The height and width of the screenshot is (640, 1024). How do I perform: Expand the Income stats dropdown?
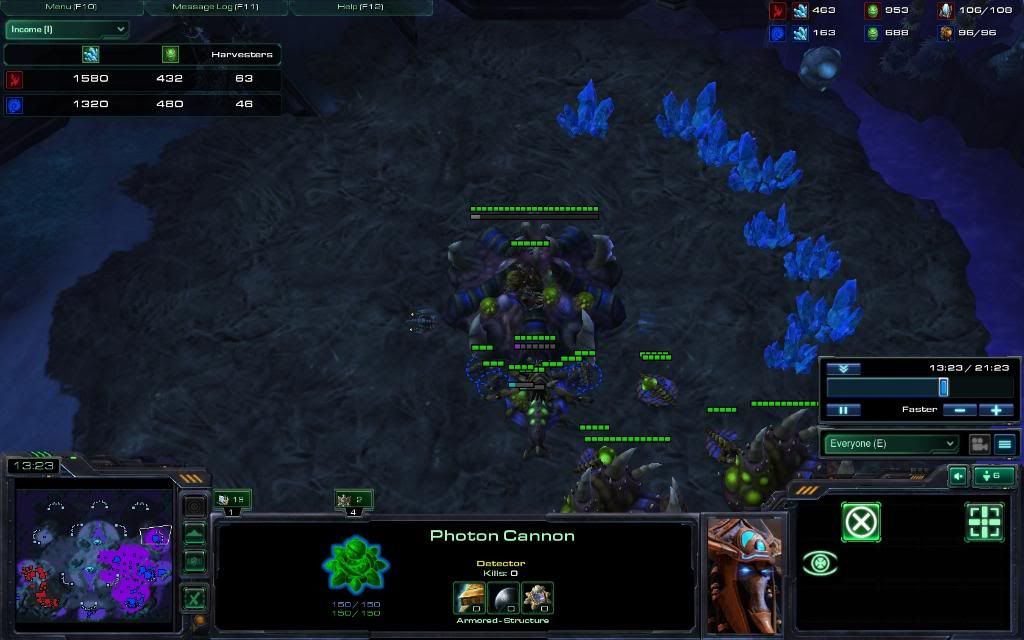pyautogui.click(x=67, y=30)
